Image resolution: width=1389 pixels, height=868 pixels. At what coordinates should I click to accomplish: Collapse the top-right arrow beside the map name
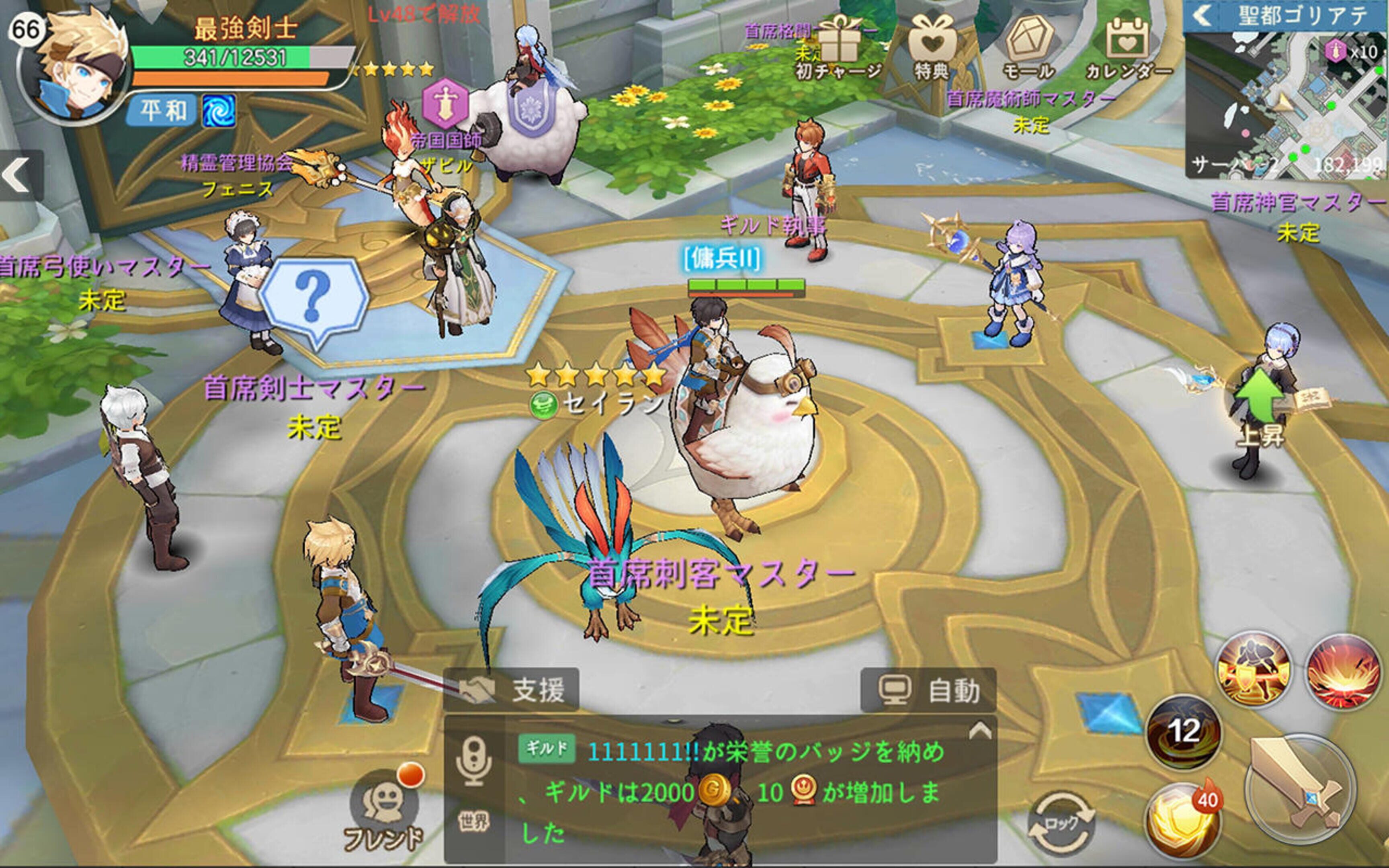pyautogui.click(x=1202, y=16)
